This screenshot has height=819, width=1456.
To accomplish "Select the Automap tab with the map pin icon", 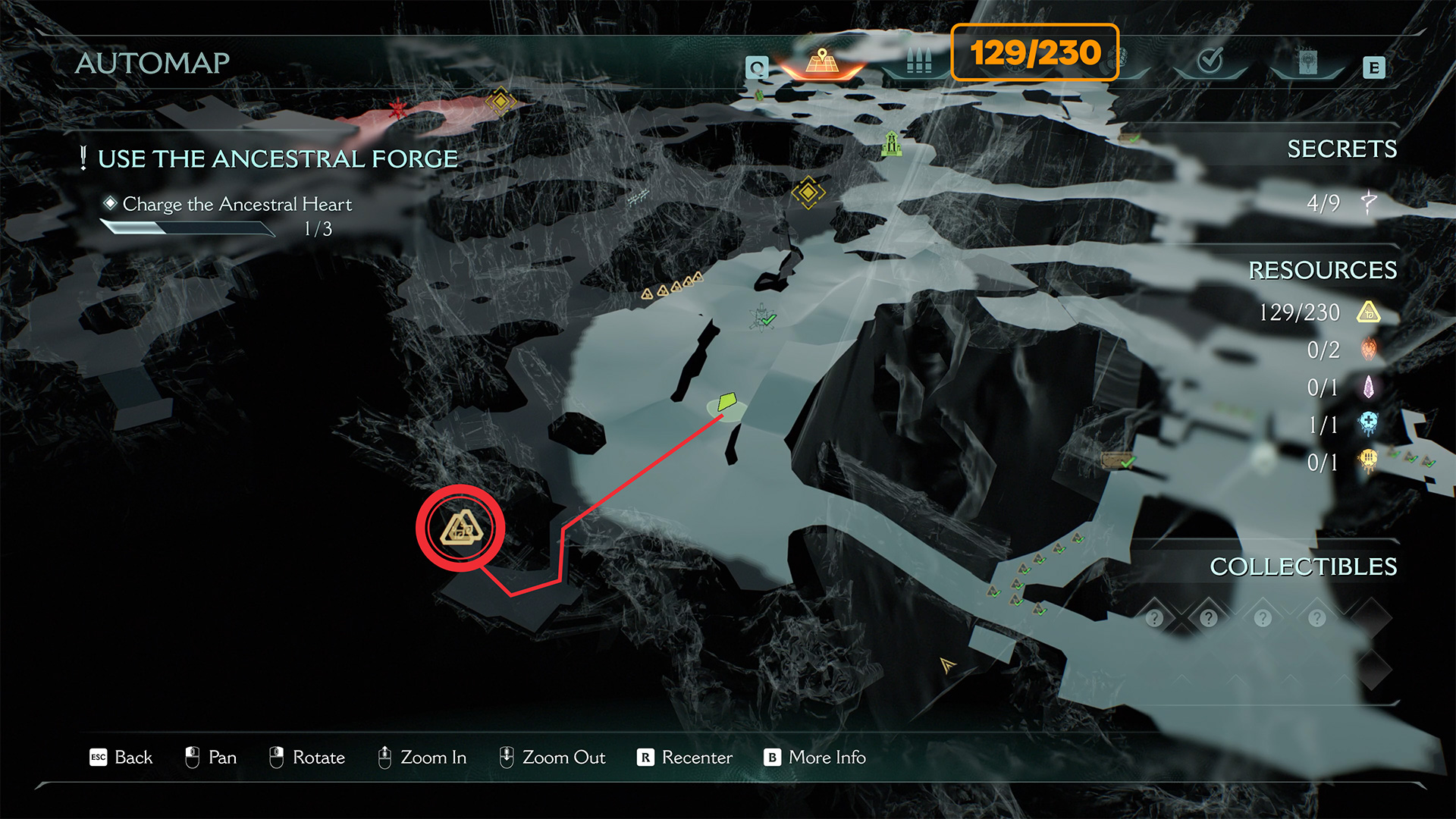I will pos(822,62).
